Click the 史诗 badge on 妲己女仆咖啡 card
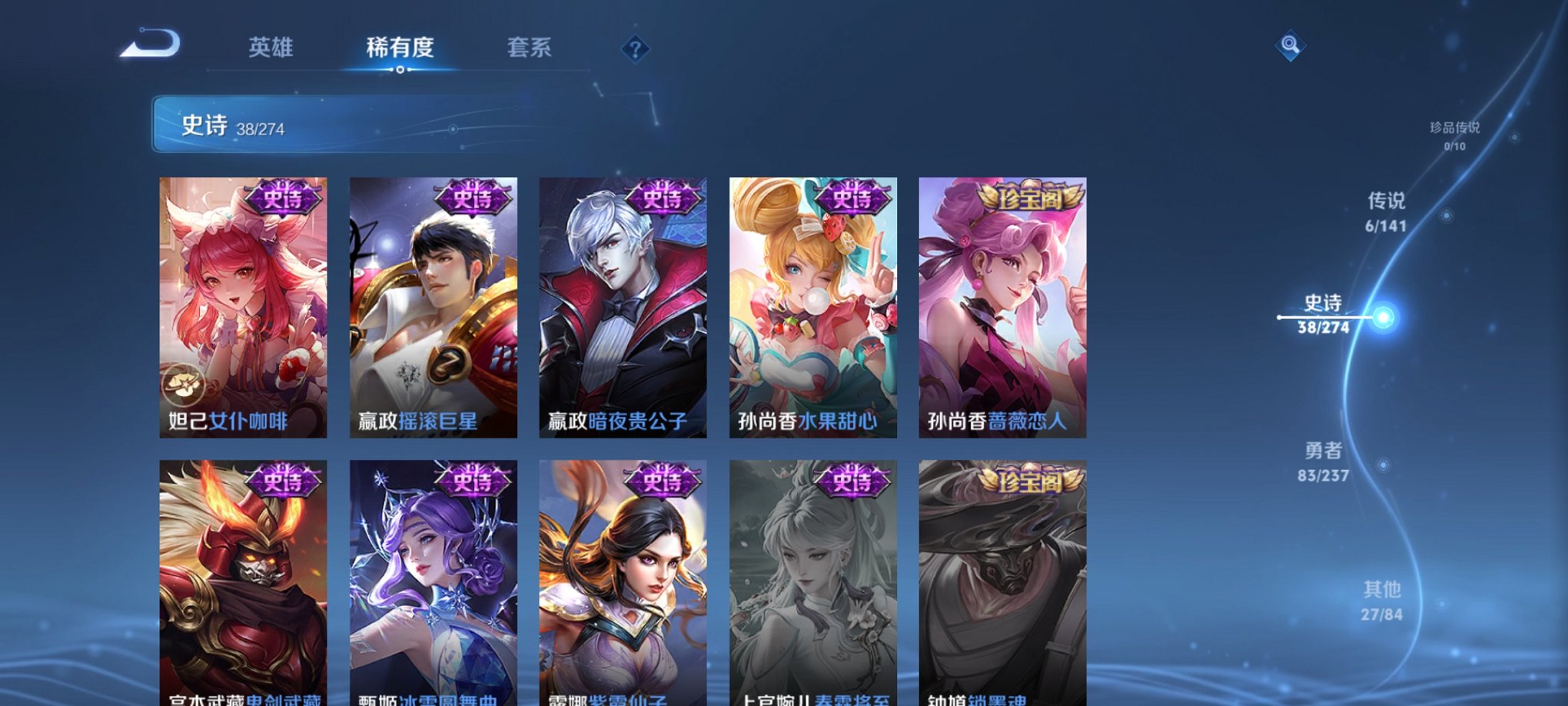The image size is (1568, 706). pos(284,198)
